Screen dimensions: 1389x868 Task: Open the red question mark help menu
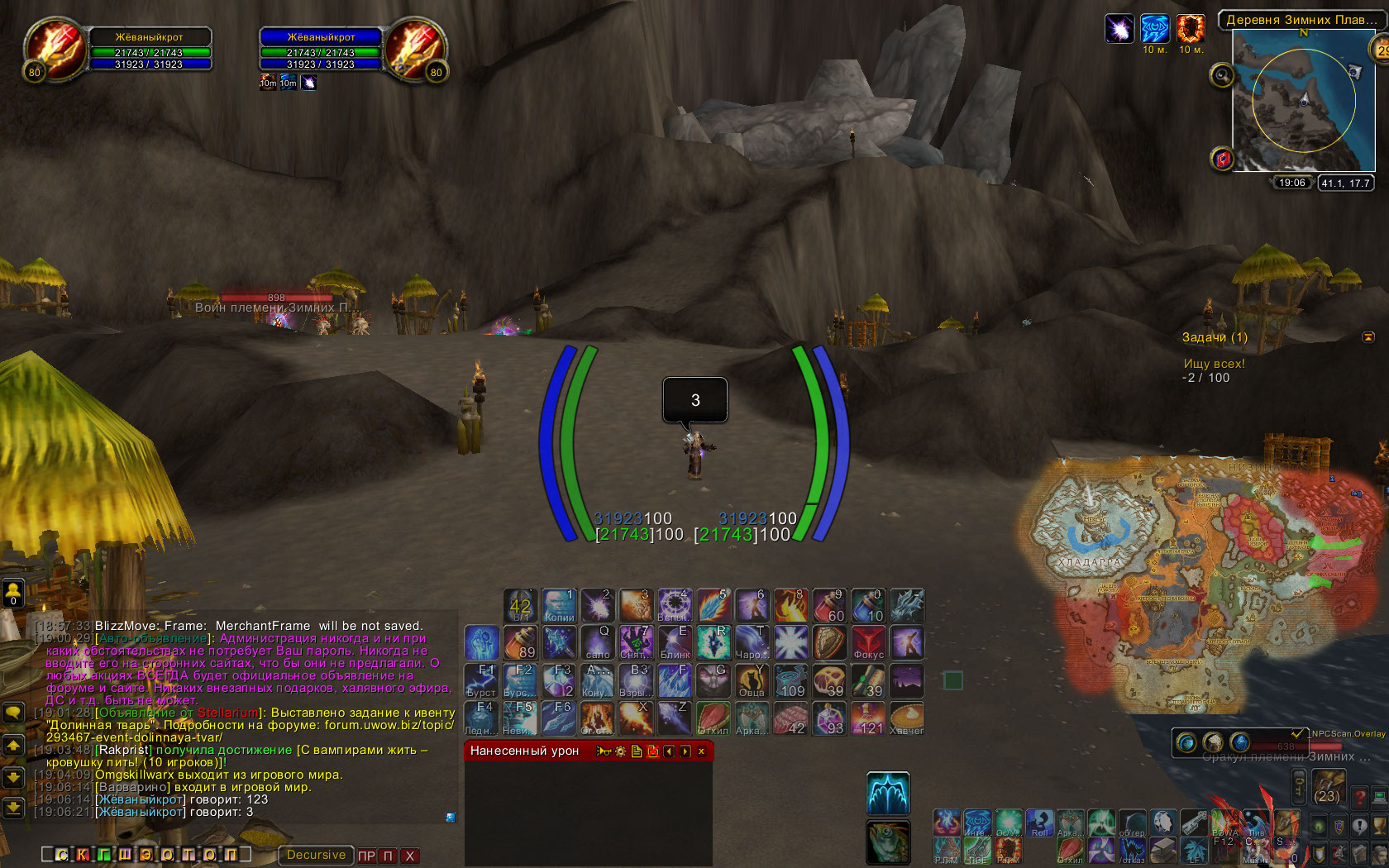pyautogui.click(x=1359, y=798)
